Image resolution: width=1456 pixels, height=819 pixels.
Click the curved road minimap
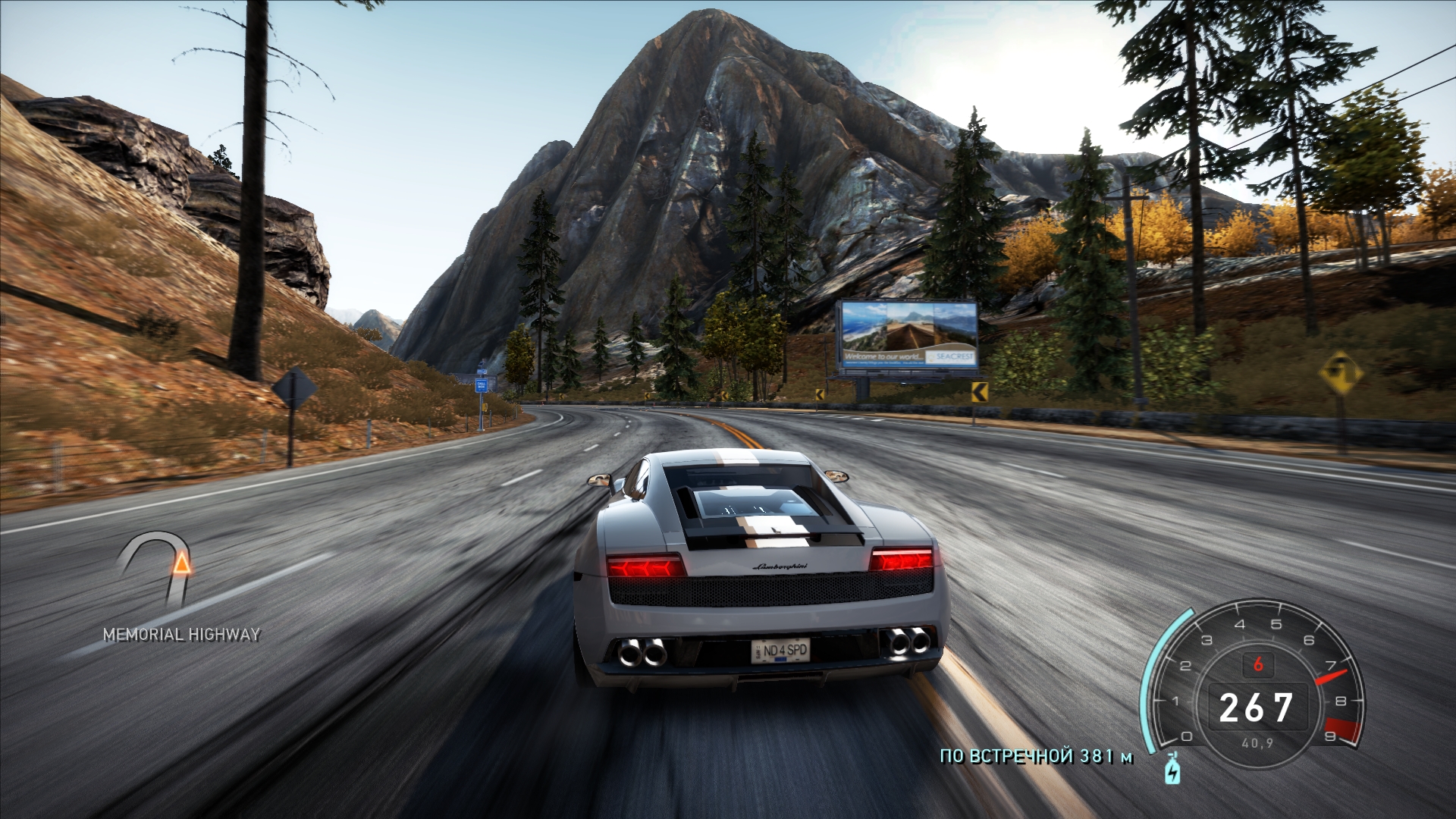pos(156,573)
